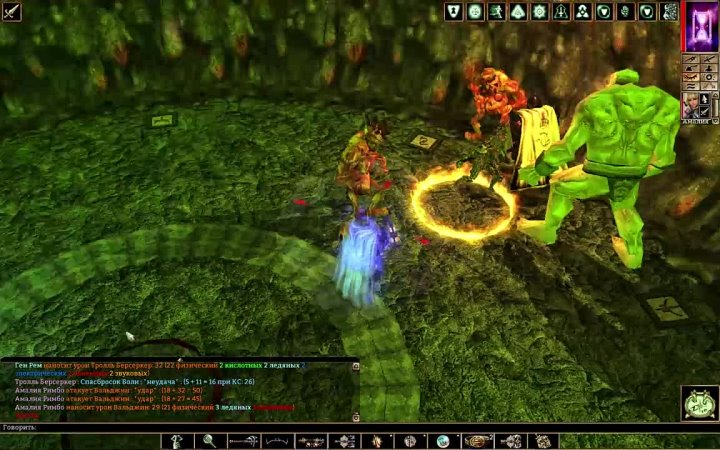Screen dimensions: 720x450
Task: Click the triangle-shaped buff icon
Action: click(x=518, y=12)
